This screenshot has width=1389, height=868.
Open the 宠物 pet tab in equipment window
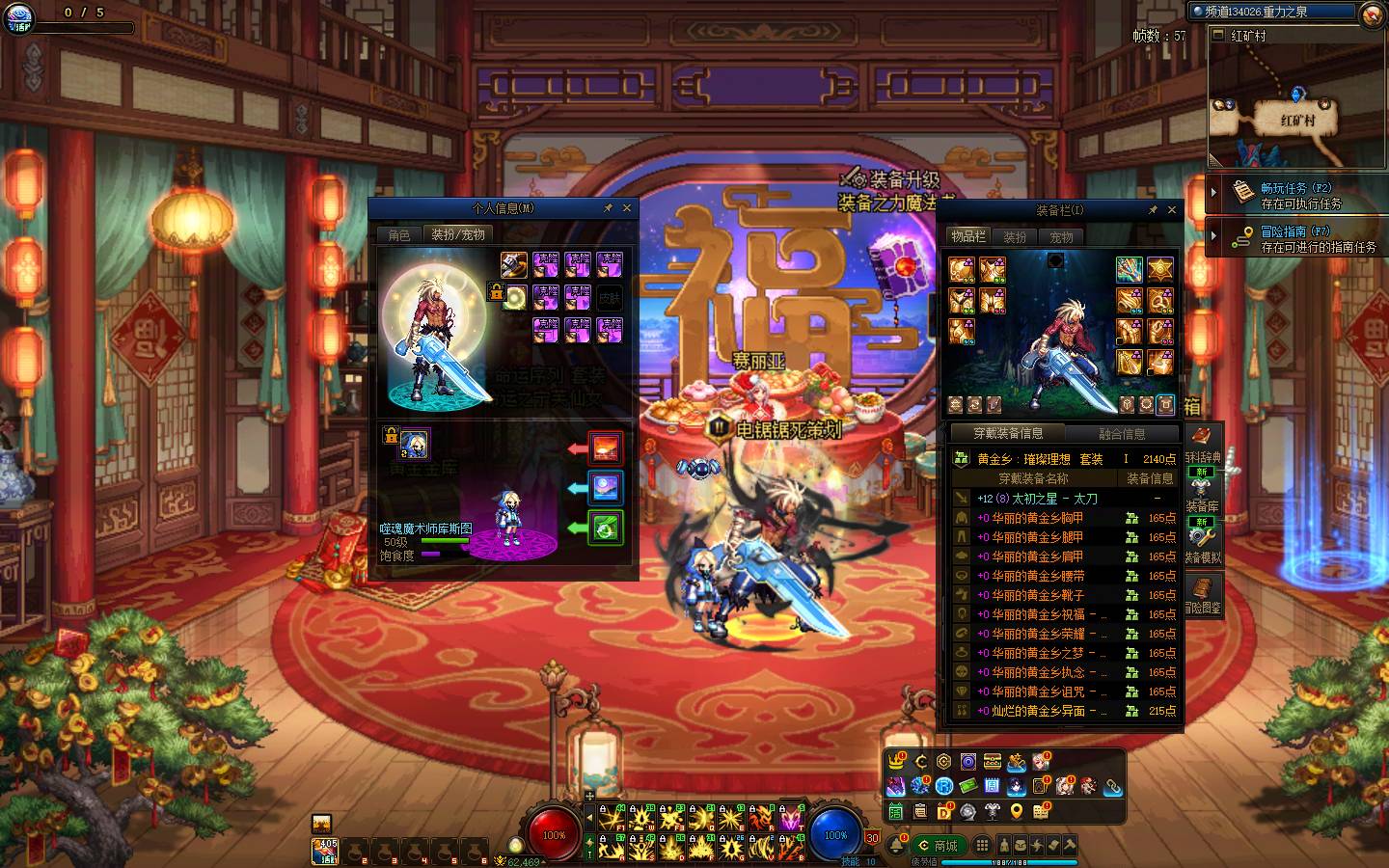pos(1061,237)
